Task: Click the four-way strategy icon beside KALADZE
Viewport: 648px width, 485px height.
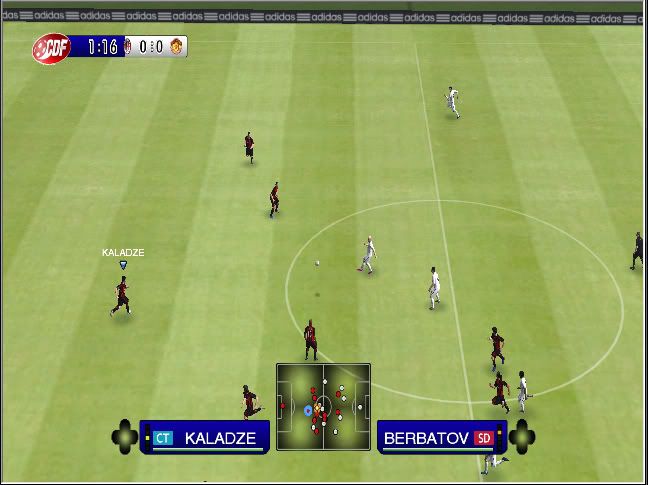Action: click(x=124, y=437)
